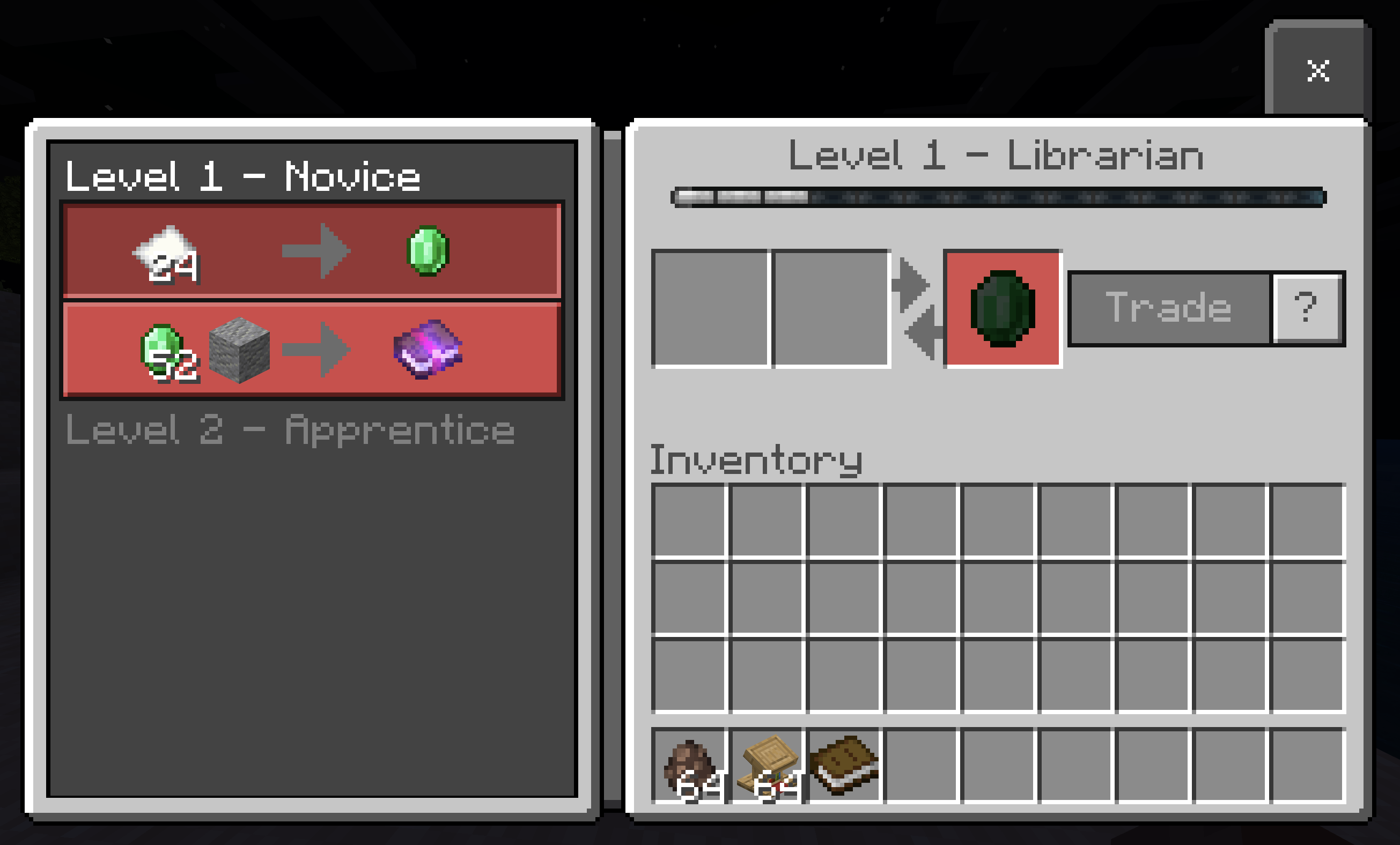Select the enchanted book trade offer
1400x845 pixels.
pyautogui.click(x=312, y=350)
